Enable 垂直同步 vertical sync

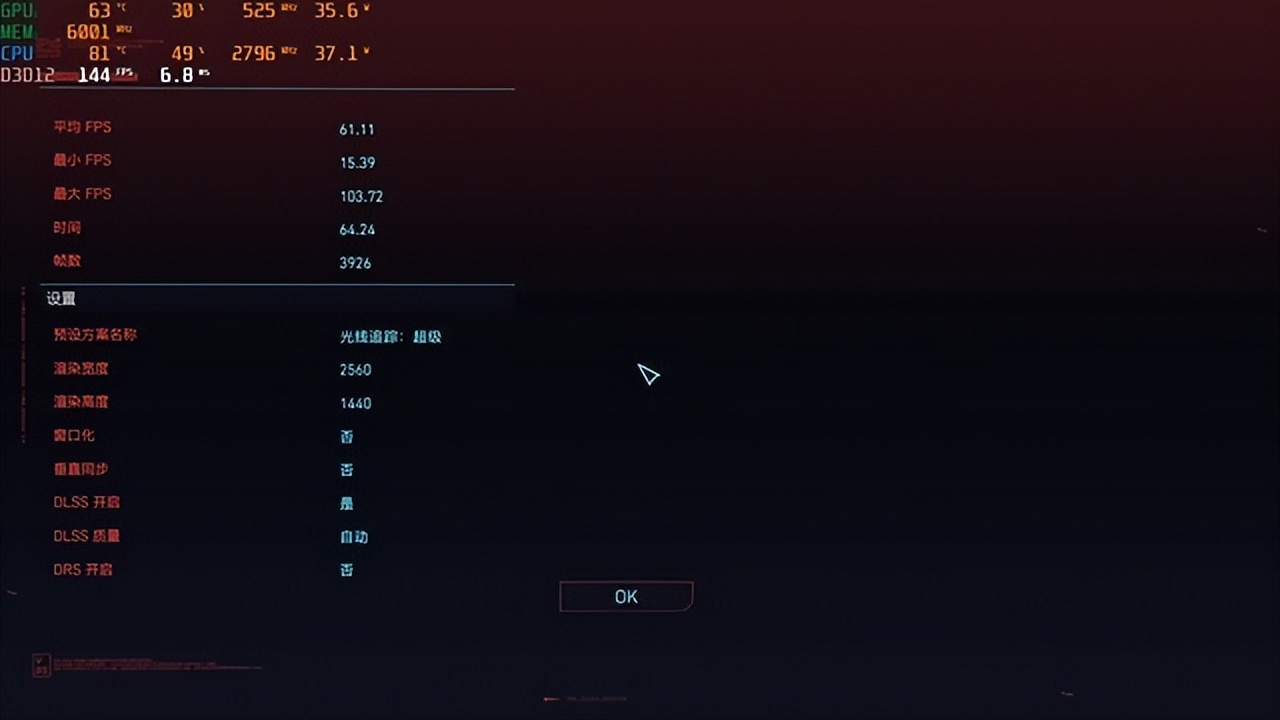[347, 469]
